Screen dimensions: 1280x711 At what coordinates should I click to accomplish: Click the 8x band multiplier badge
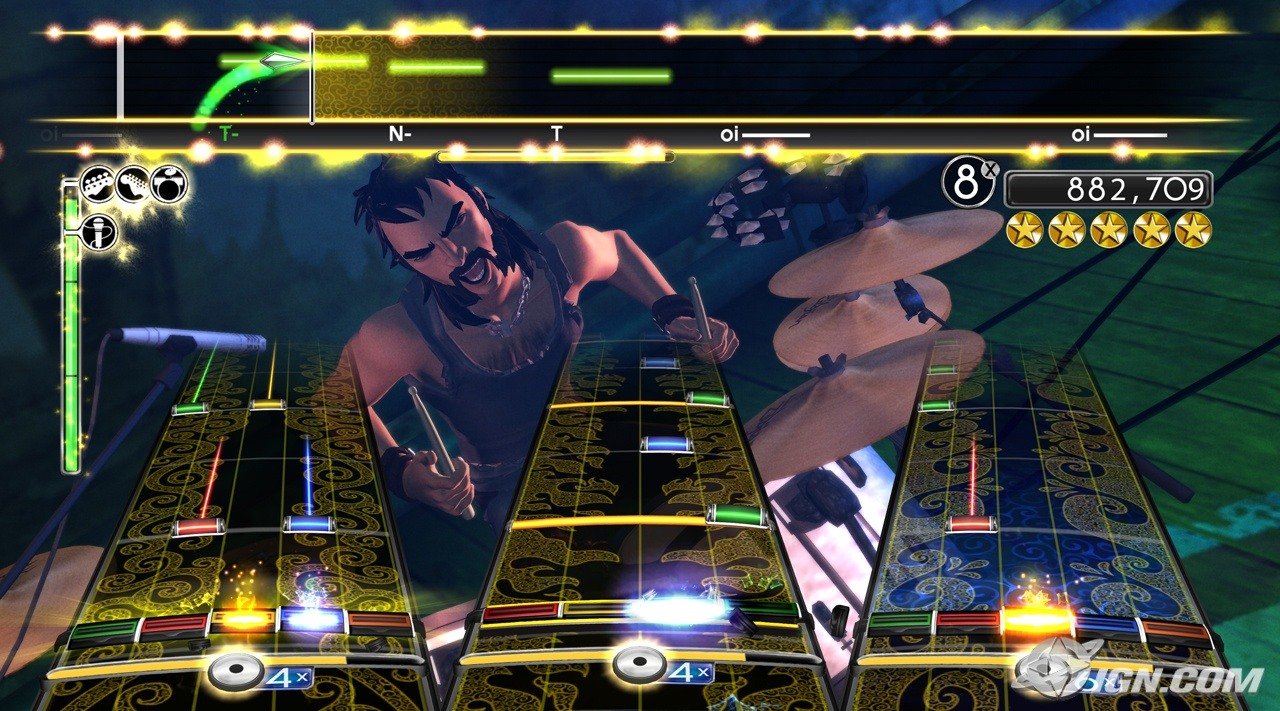pyautogui.click(x=968, y=184)
